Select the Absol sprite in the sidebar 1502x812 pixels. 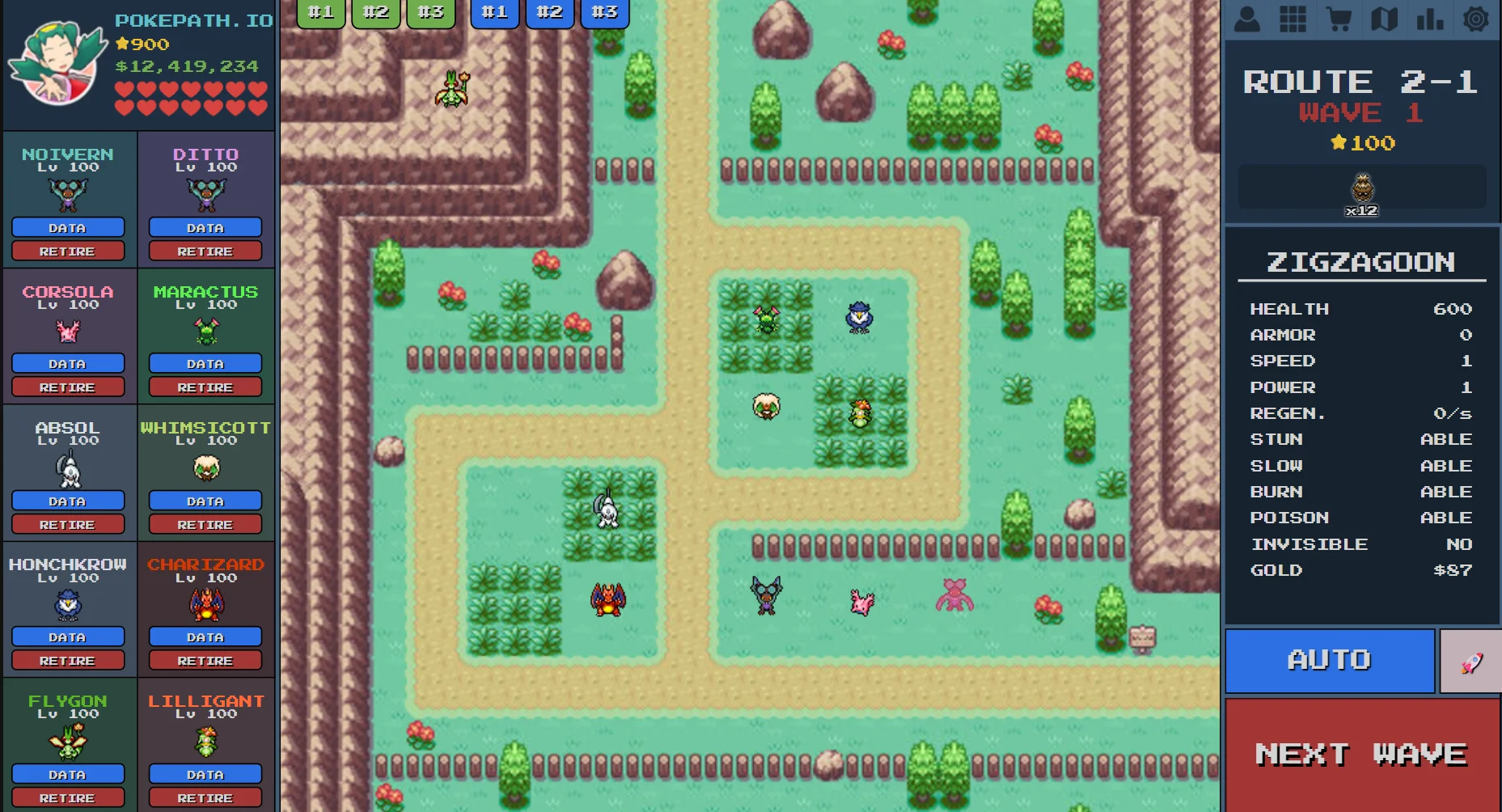[68, 469]
